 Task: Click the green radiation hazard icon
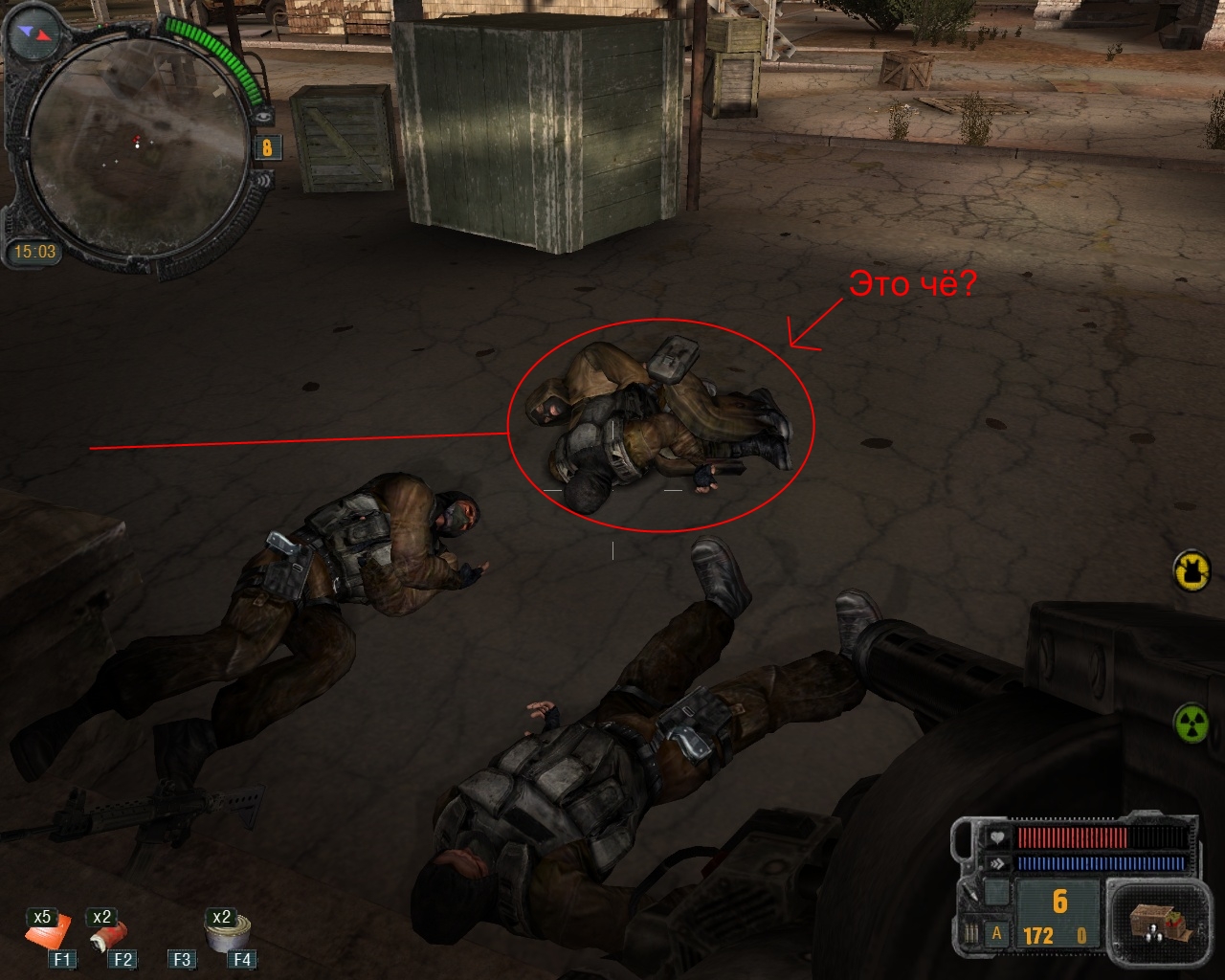point(1192,722)
